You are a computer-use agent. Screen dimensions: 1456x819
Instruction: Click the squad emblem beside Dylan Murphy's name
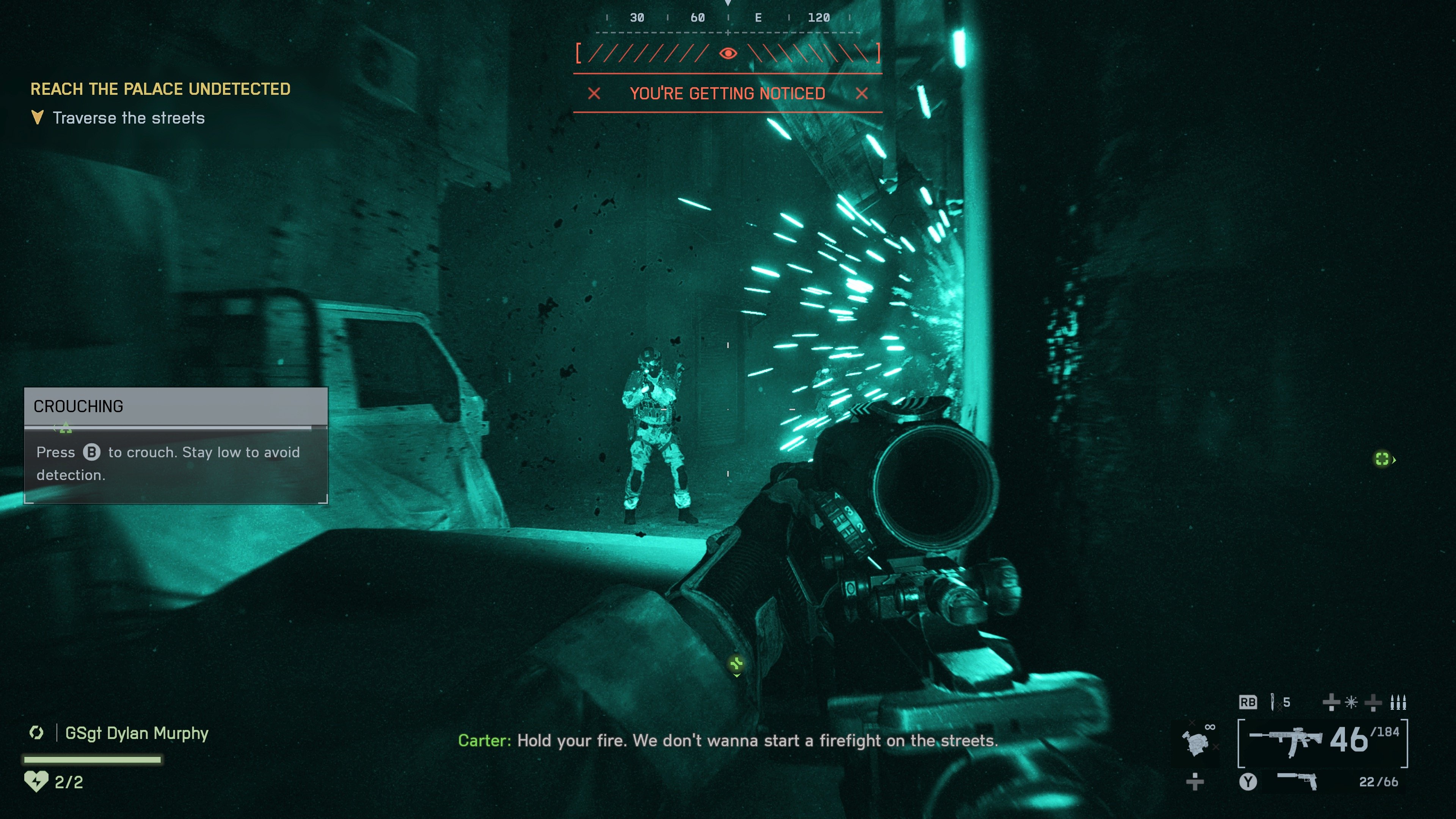[37, 733]
